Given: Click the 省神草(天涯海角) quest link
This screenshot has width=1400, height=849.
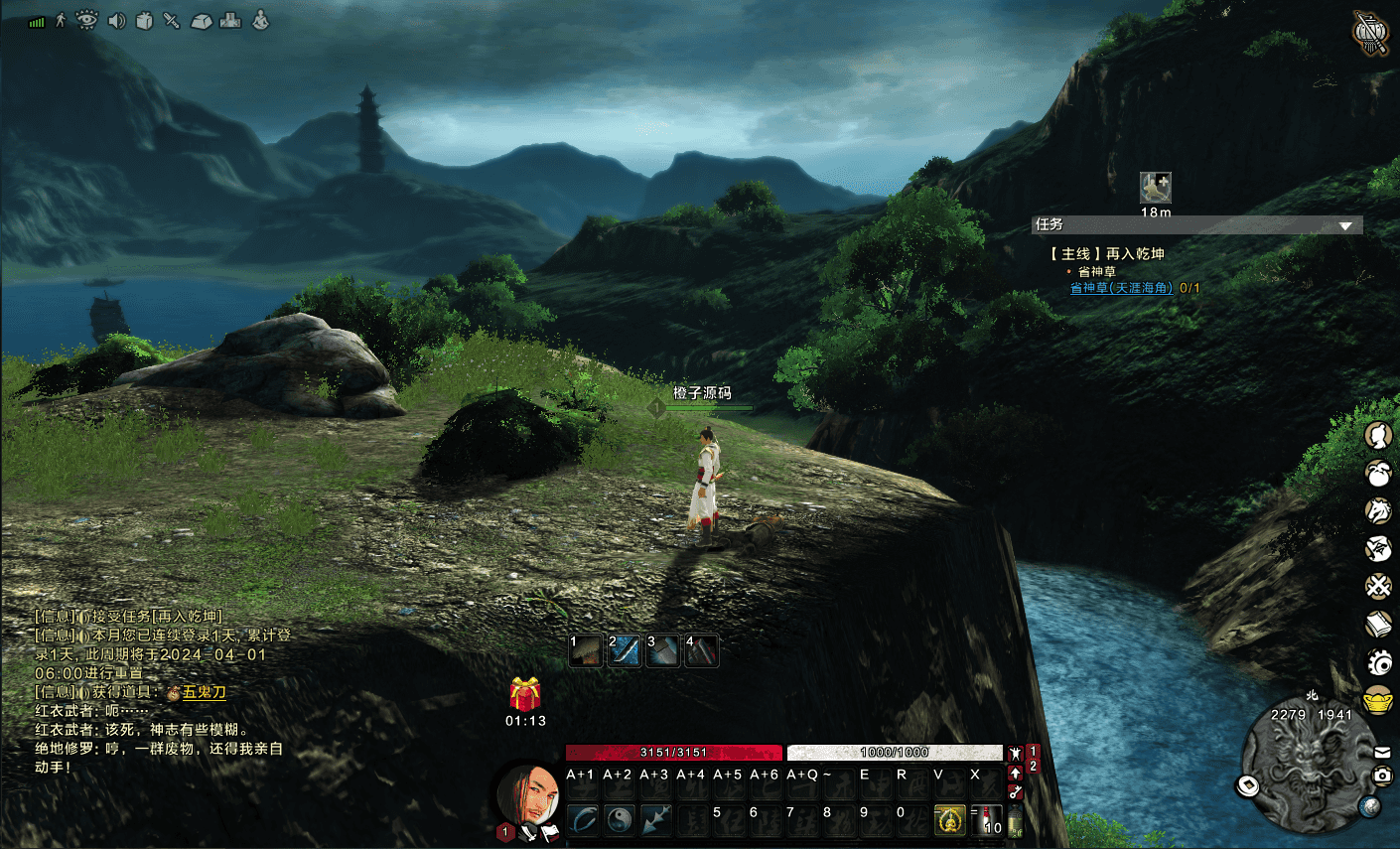Looking at the screenshot, I should click(x=1121, y=288).
